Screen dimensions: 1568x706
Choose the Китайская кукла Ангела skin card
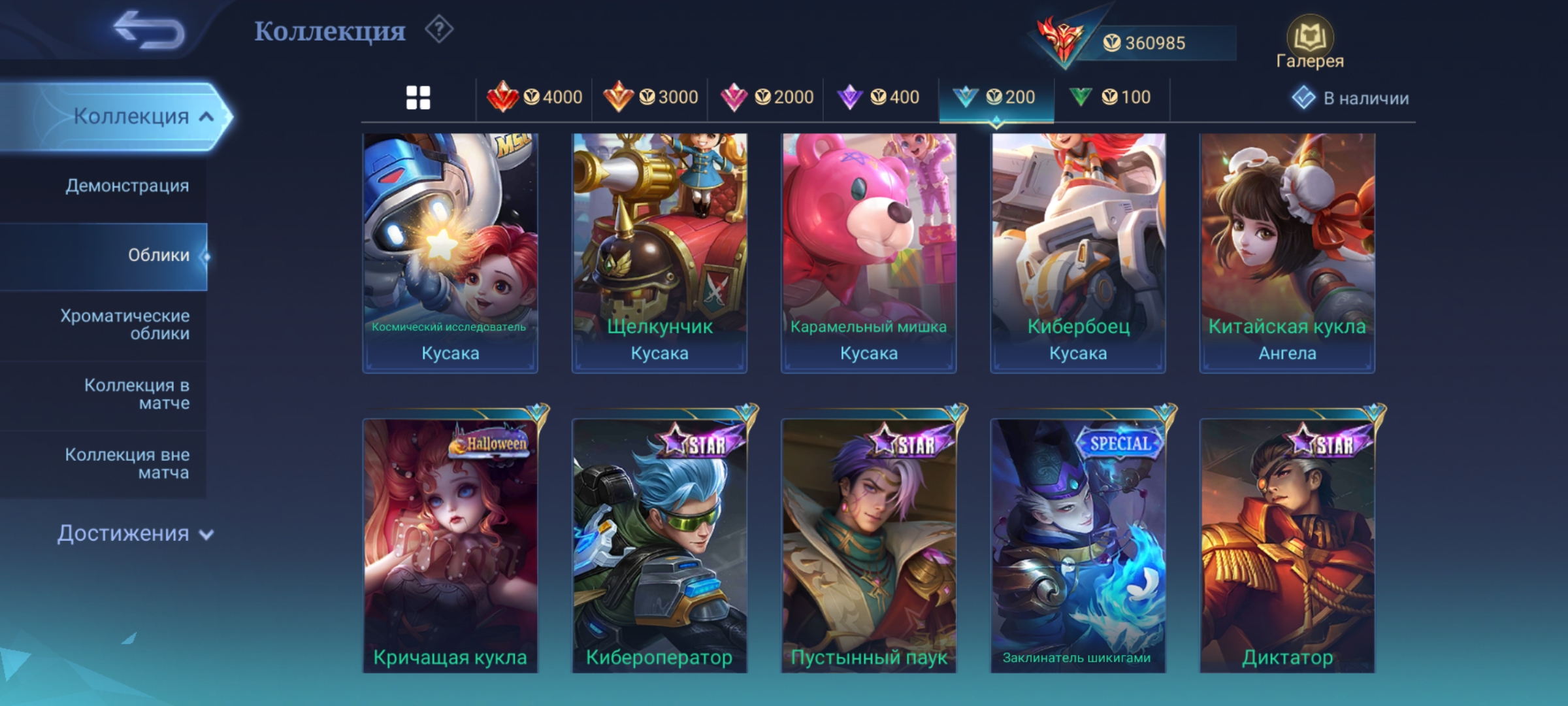(1287, 253)
